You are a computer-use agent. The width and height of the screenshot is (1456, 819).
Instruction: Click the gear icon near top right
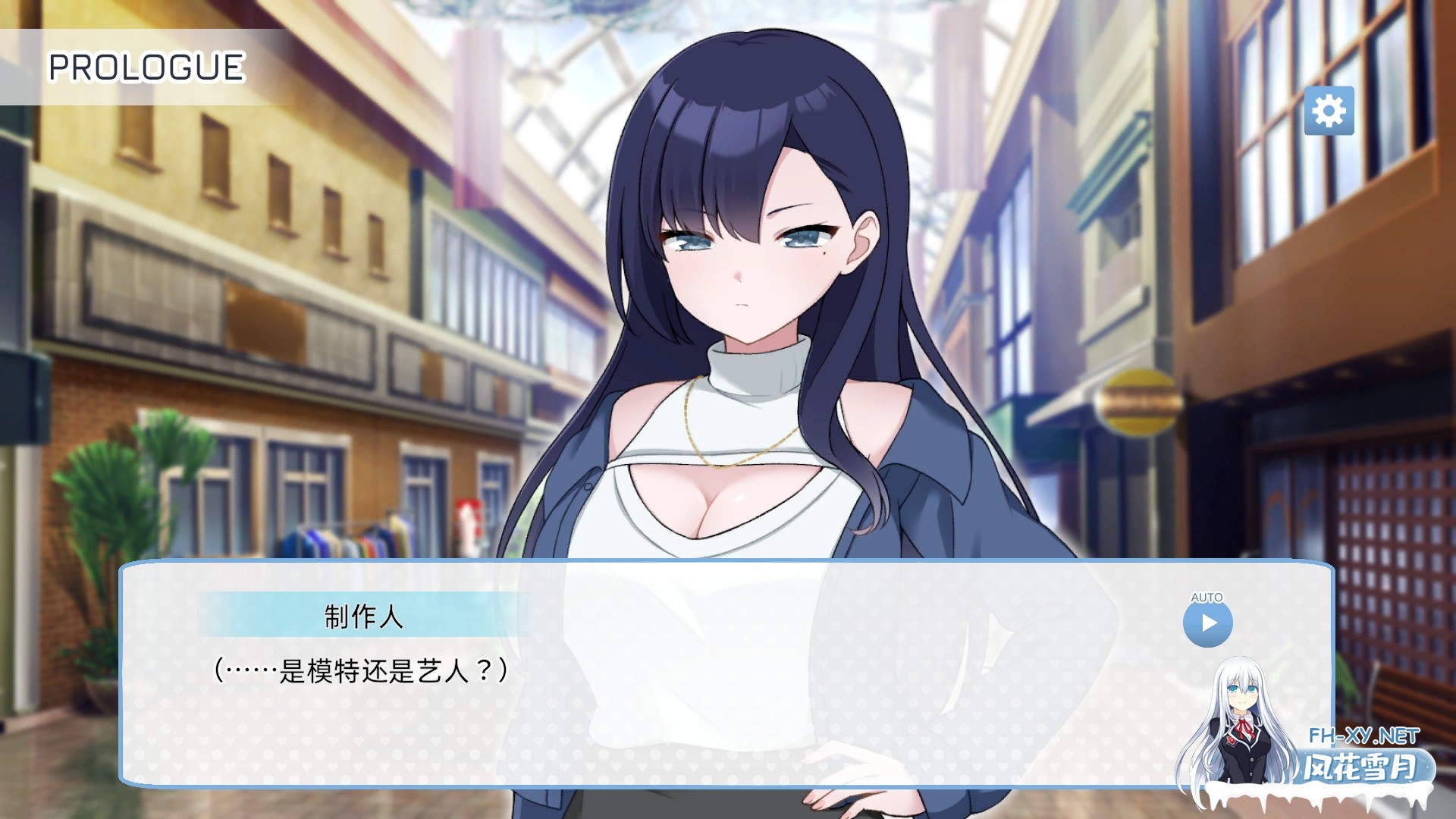click(x=1329, y=110)
